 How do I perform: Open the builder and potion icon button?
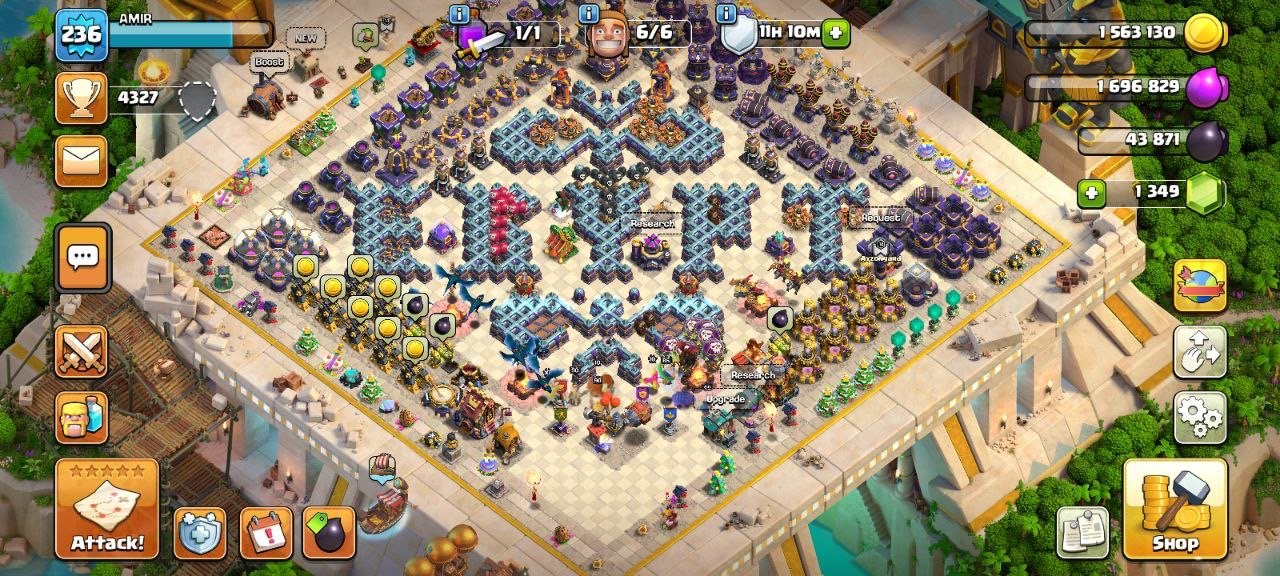click(x=81, y=417)
